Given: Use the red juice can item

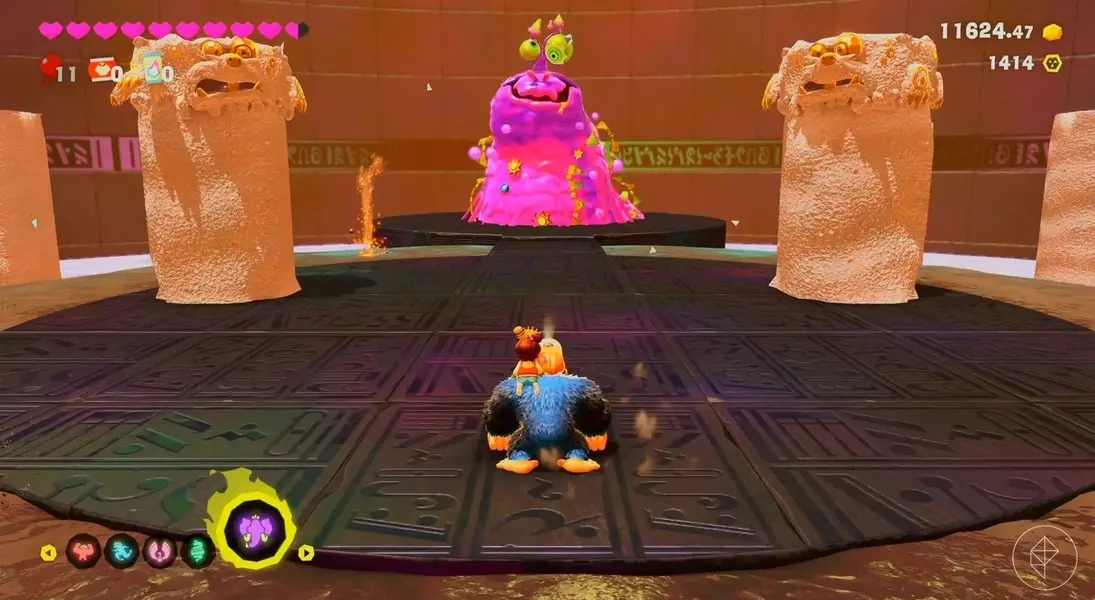Looking at the screenshot, I should click(101, 69).
